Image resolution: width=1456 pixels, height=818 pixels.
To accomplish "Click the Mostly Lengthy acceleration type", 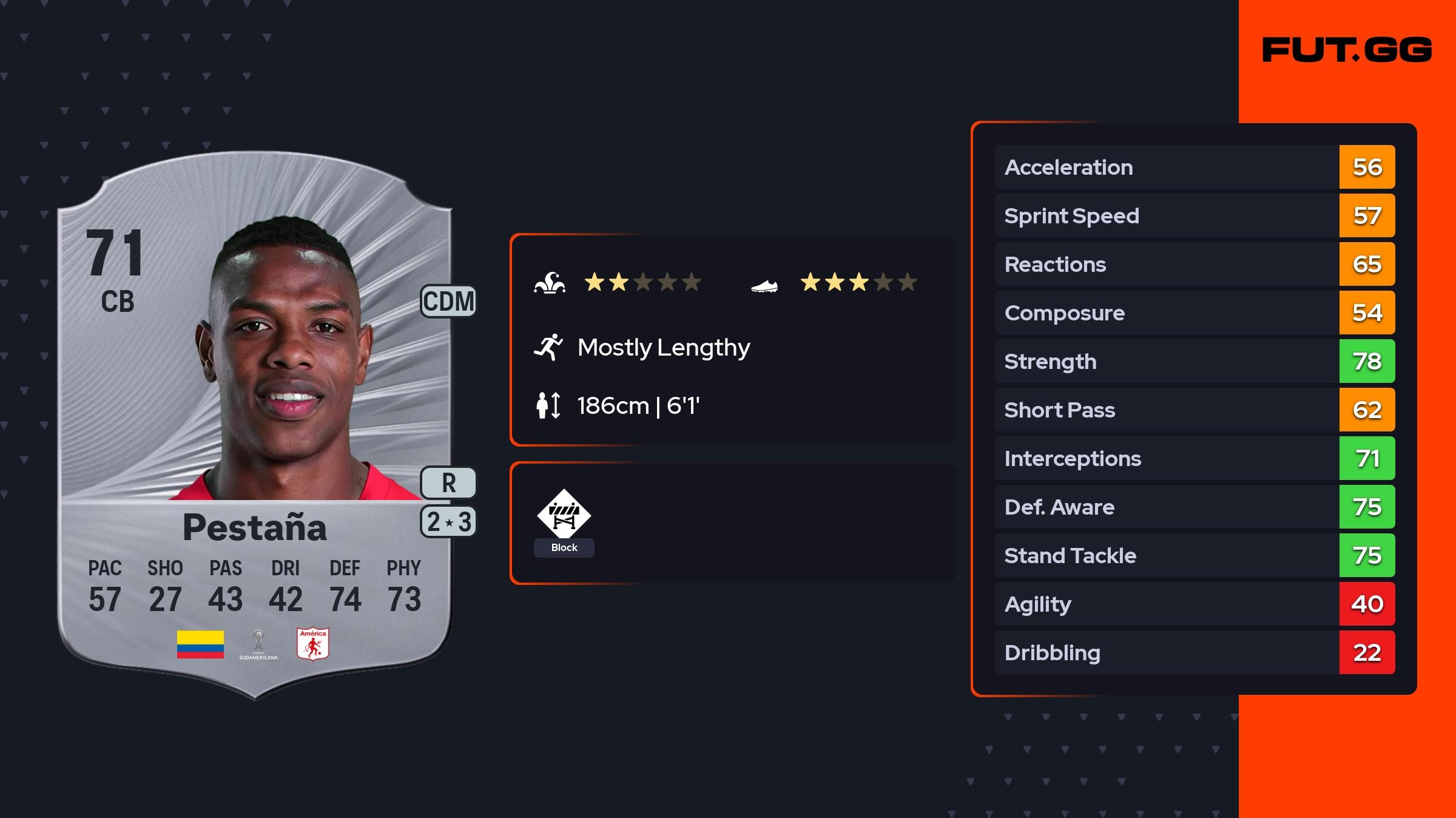I will pyautogui.click(x=663, y=348).
